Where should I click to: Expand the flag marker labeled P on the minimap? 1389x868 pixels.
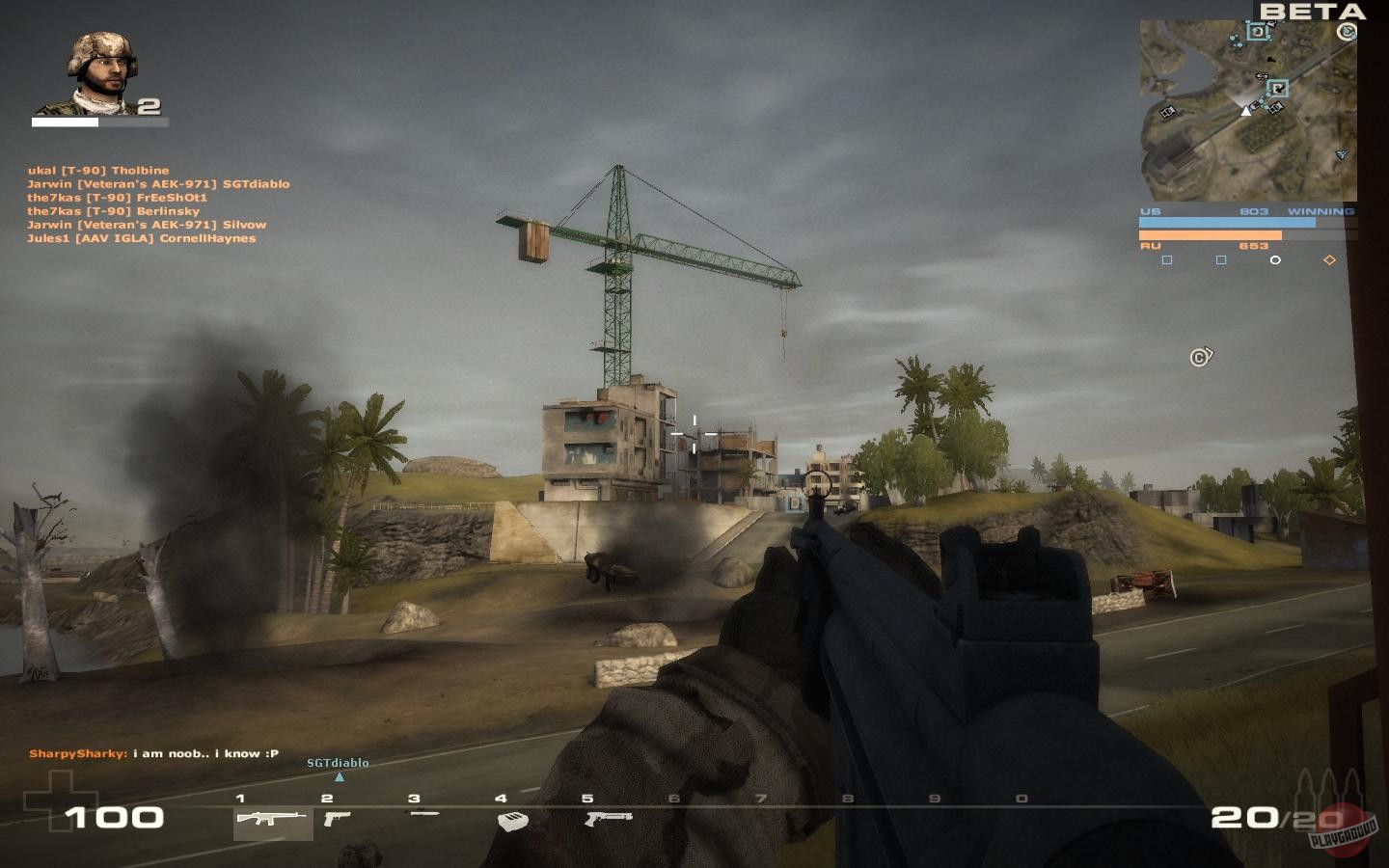click(1277, 88)
